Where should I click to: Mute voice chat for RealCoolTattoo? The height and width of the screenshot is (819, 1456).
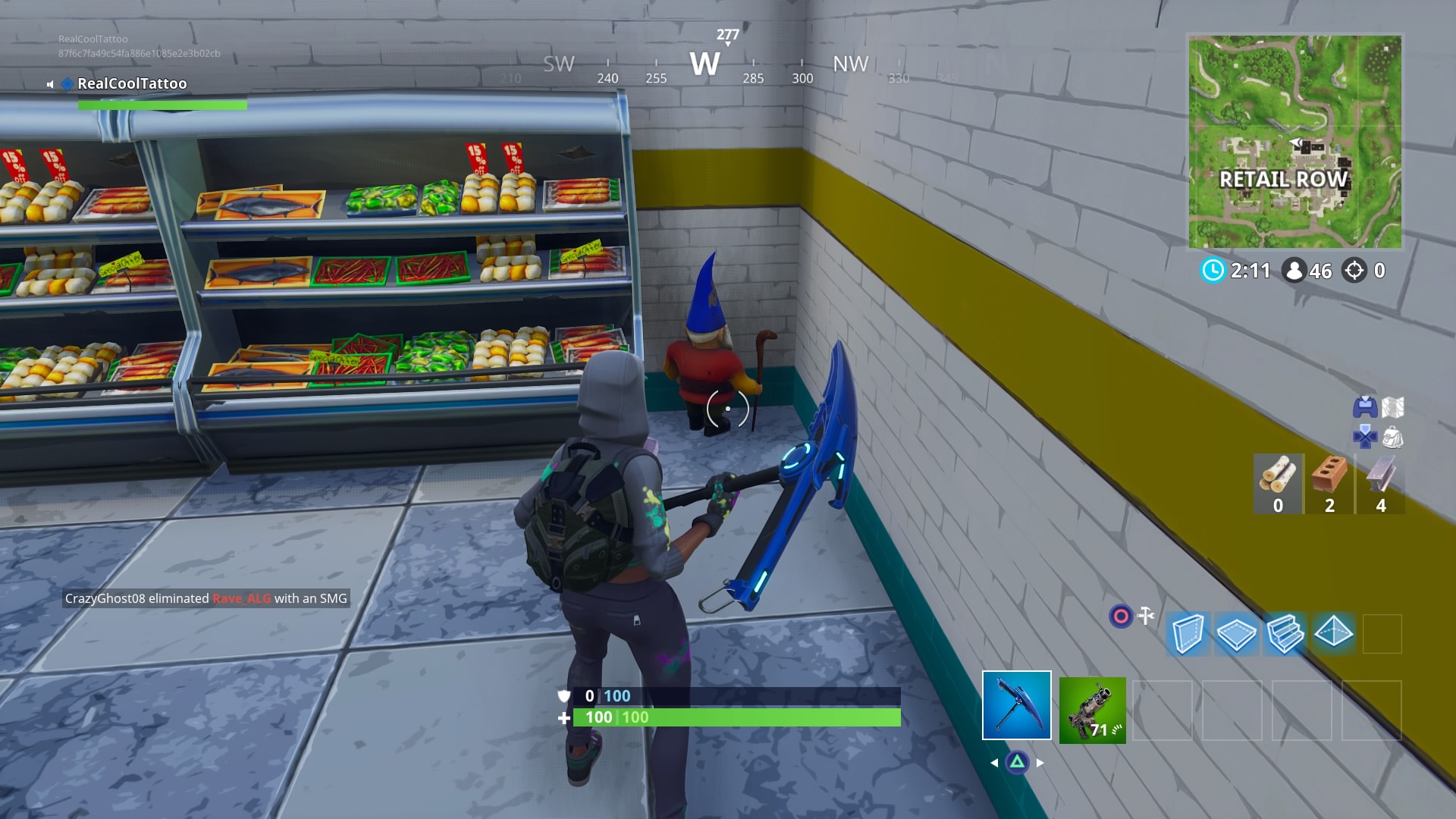click(x=49, y=84)
